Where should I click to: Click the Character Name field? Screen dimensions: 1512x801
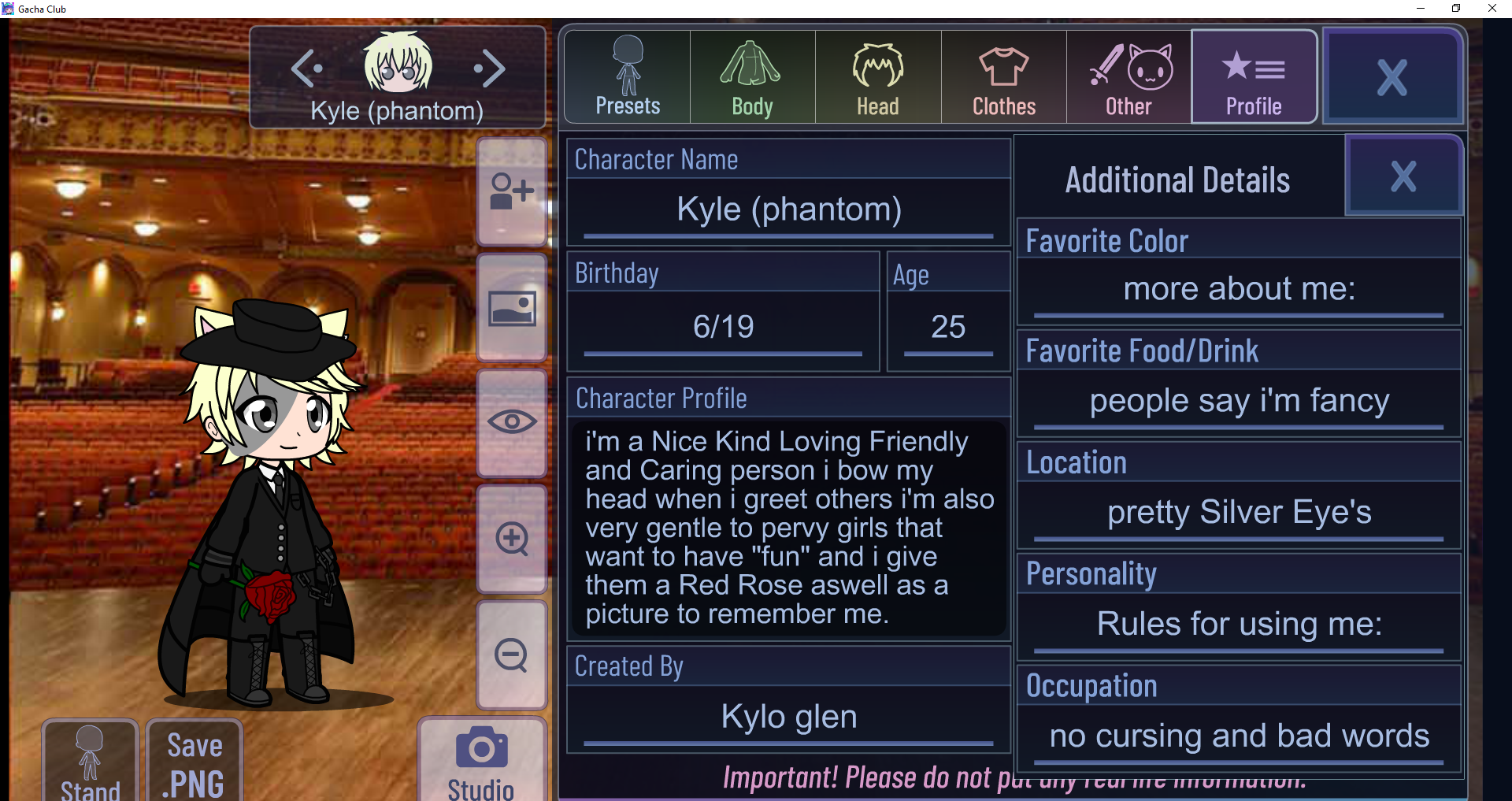(787, 209)
